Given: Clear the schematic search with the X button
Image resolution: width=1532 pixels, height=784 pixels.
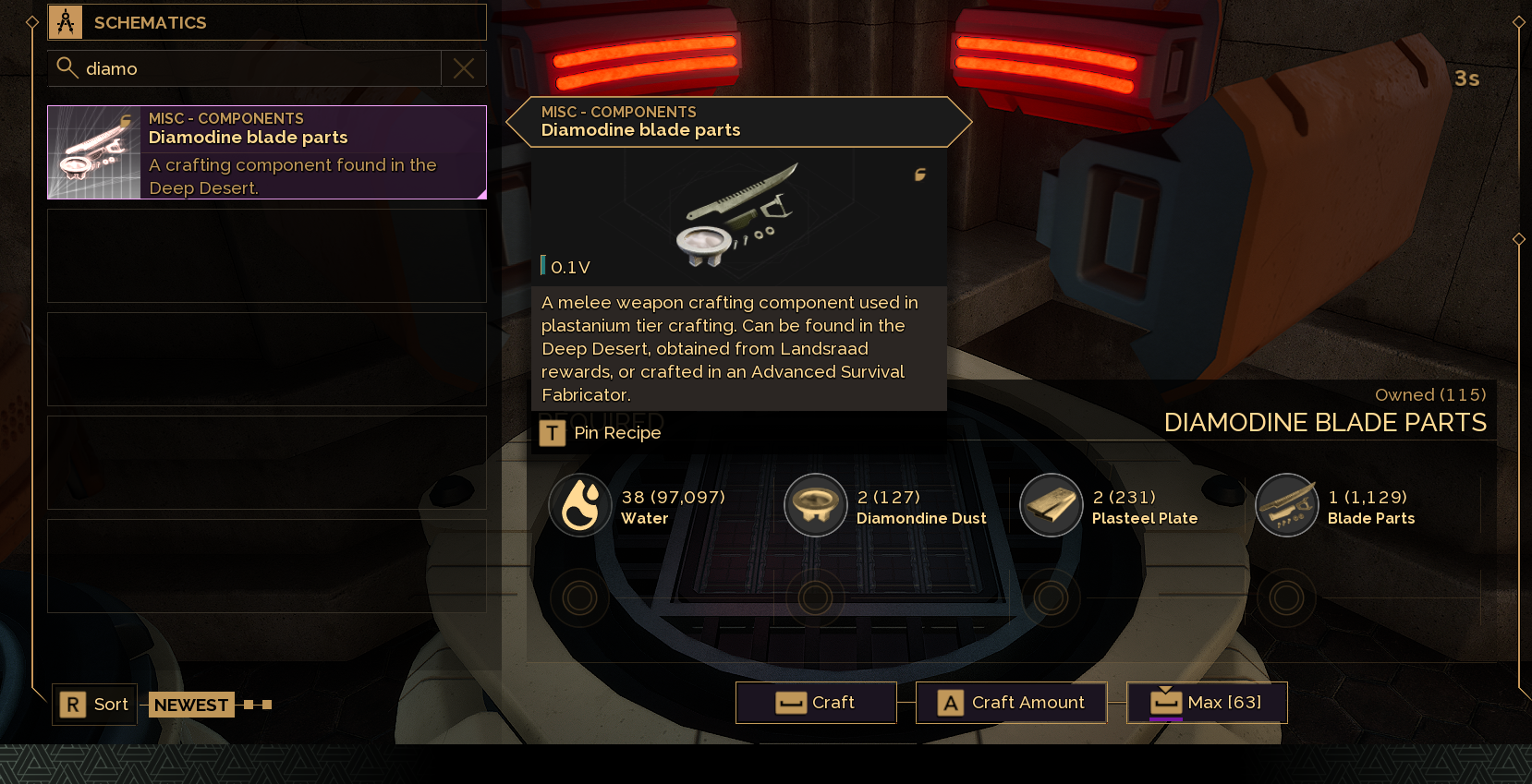Looking at the screenshot, I should [464, 68].
